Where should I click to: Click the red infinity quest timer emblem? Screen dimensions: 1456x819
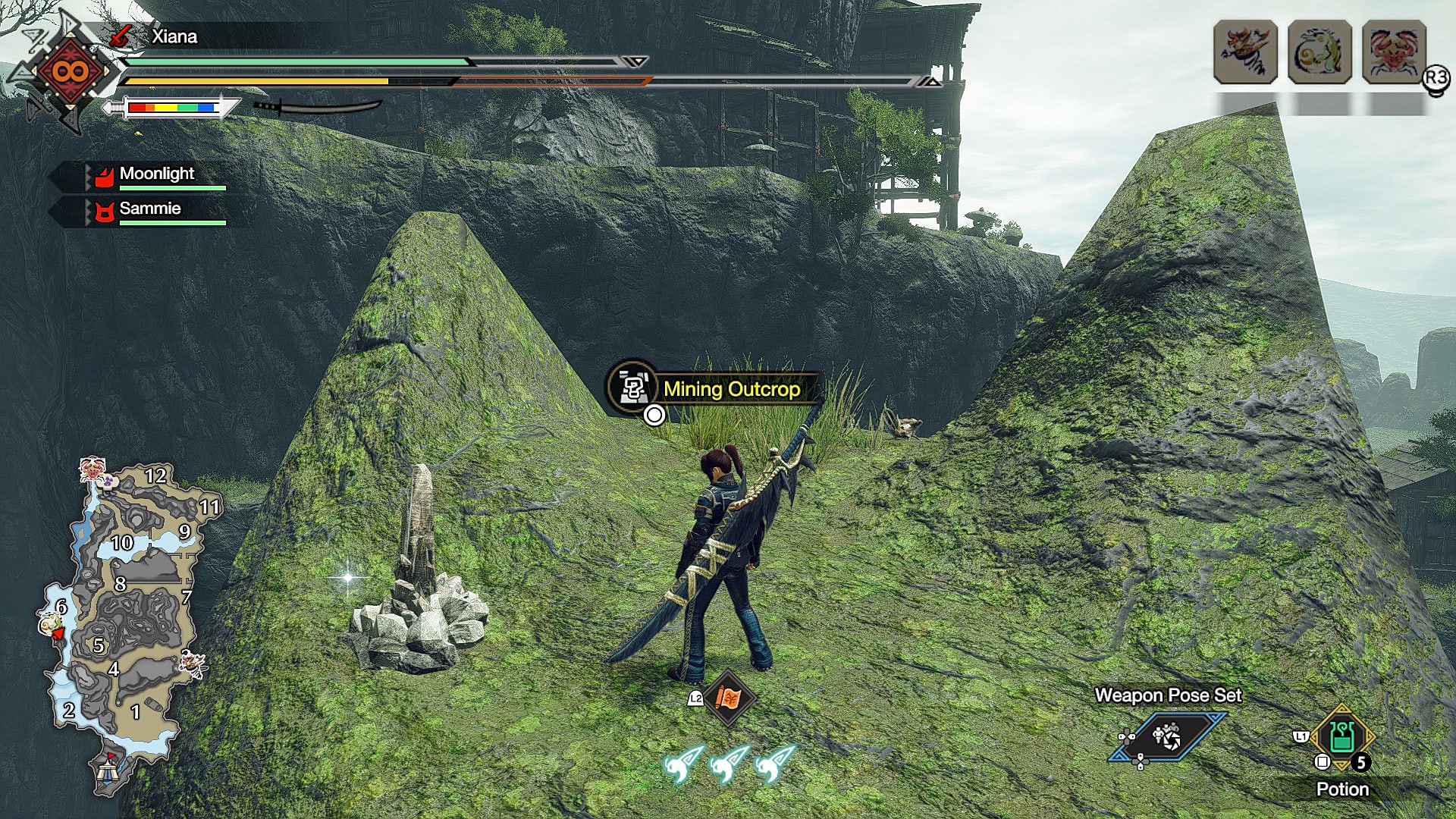(x=69, y=72)
